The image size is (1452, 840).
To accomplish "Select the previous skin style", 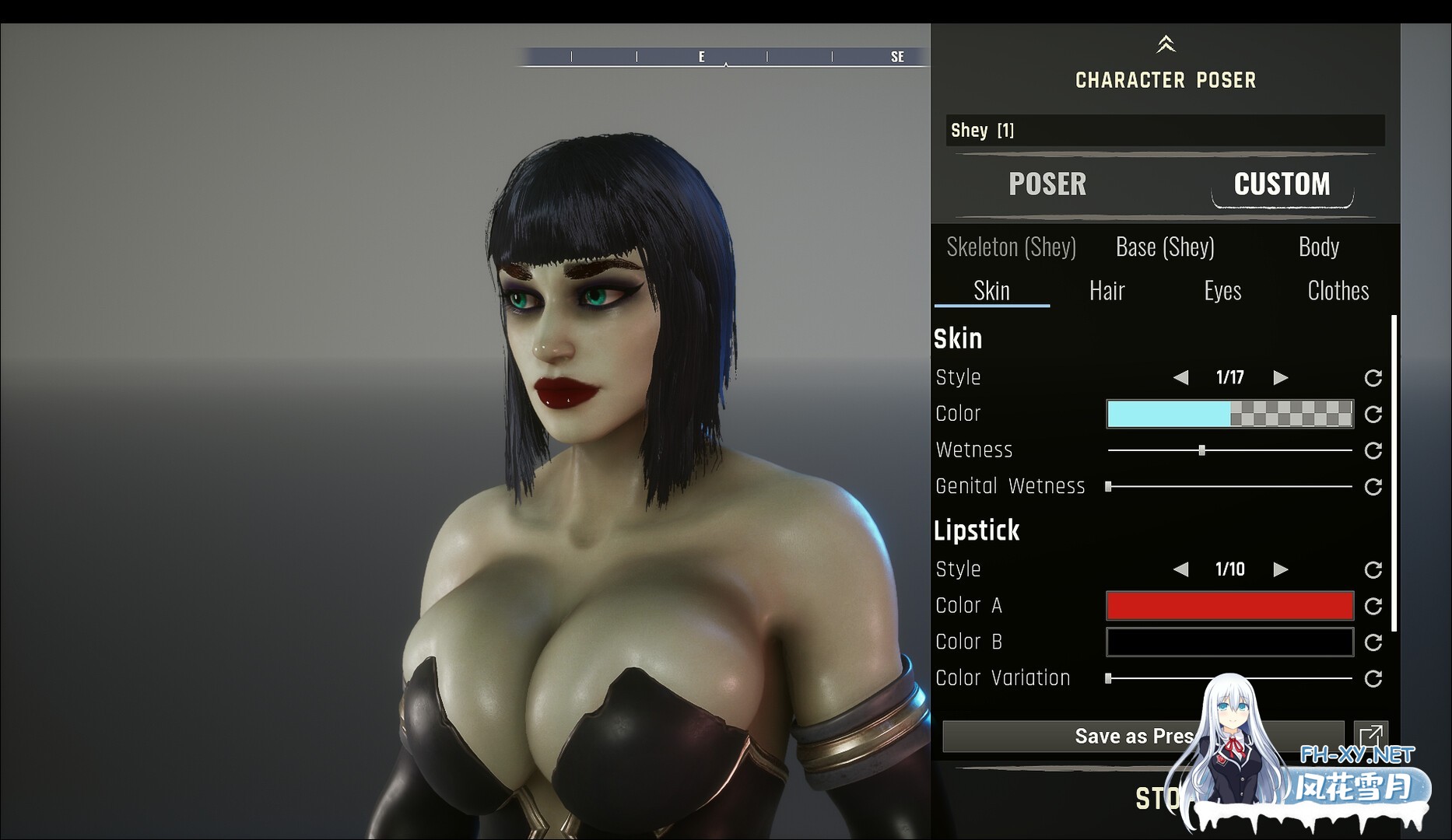I will coord(1181,378).
